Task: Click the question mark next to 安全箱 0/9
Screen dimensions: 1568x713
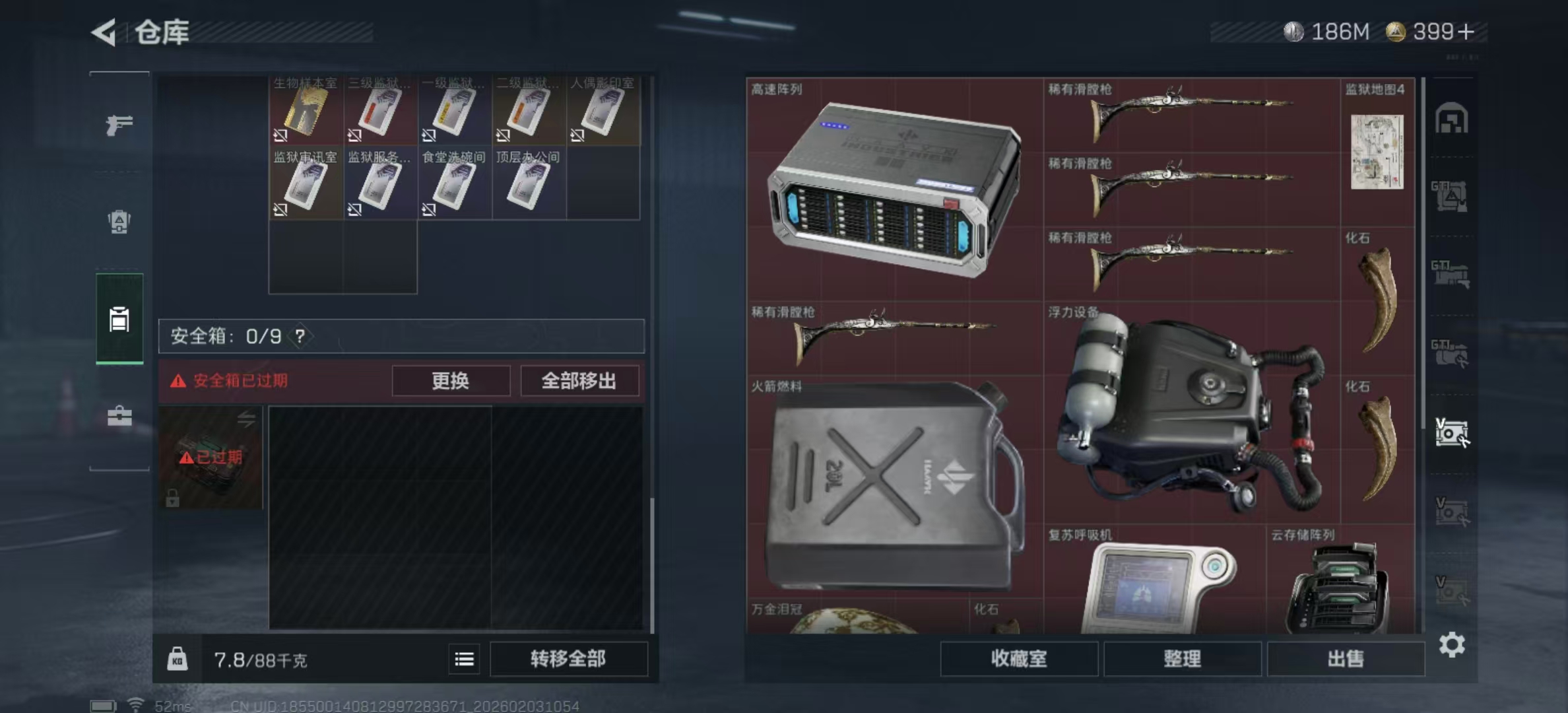Action: 301,336
